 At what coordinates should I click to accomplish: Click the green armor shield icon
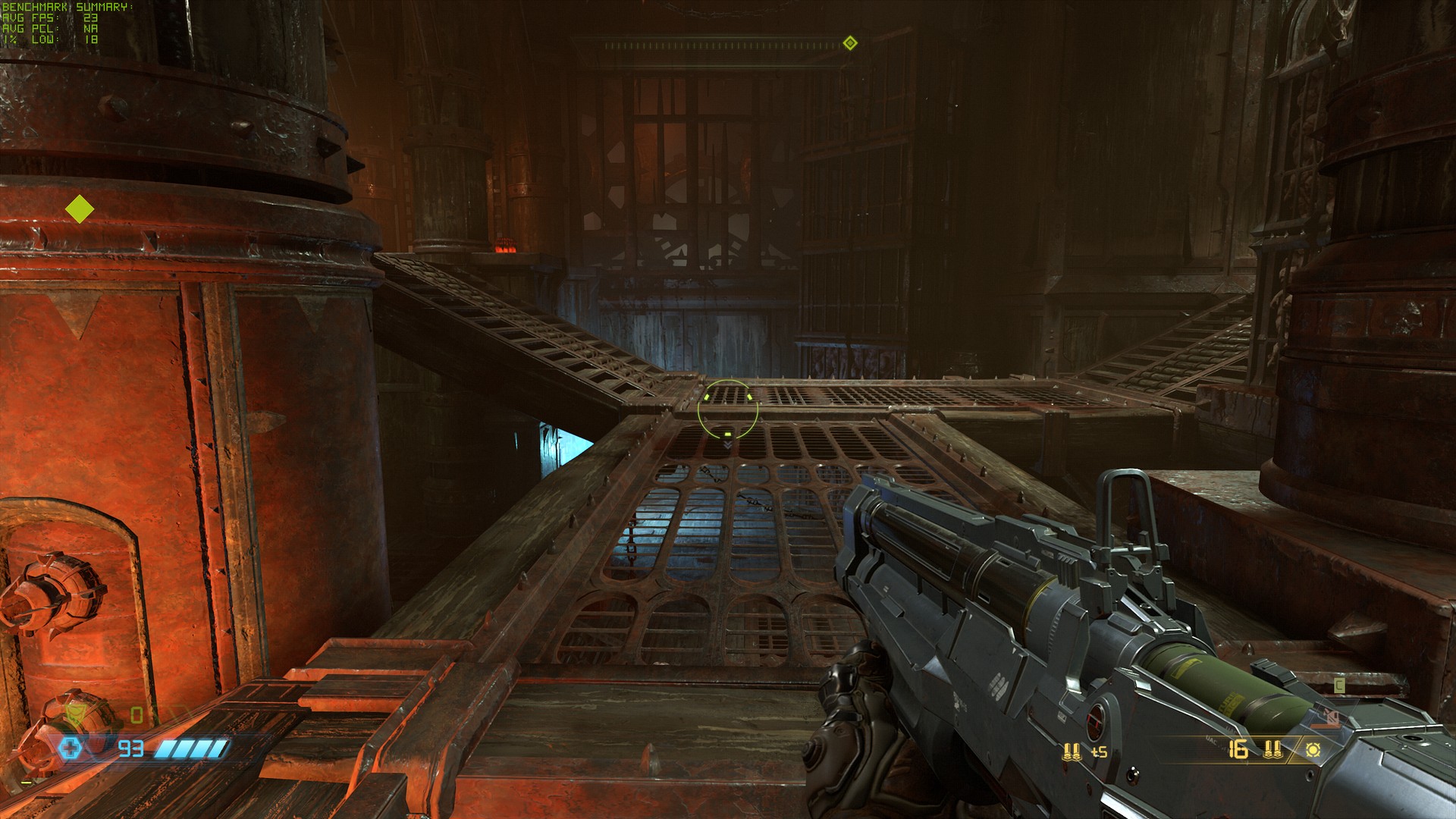(75, 714)
